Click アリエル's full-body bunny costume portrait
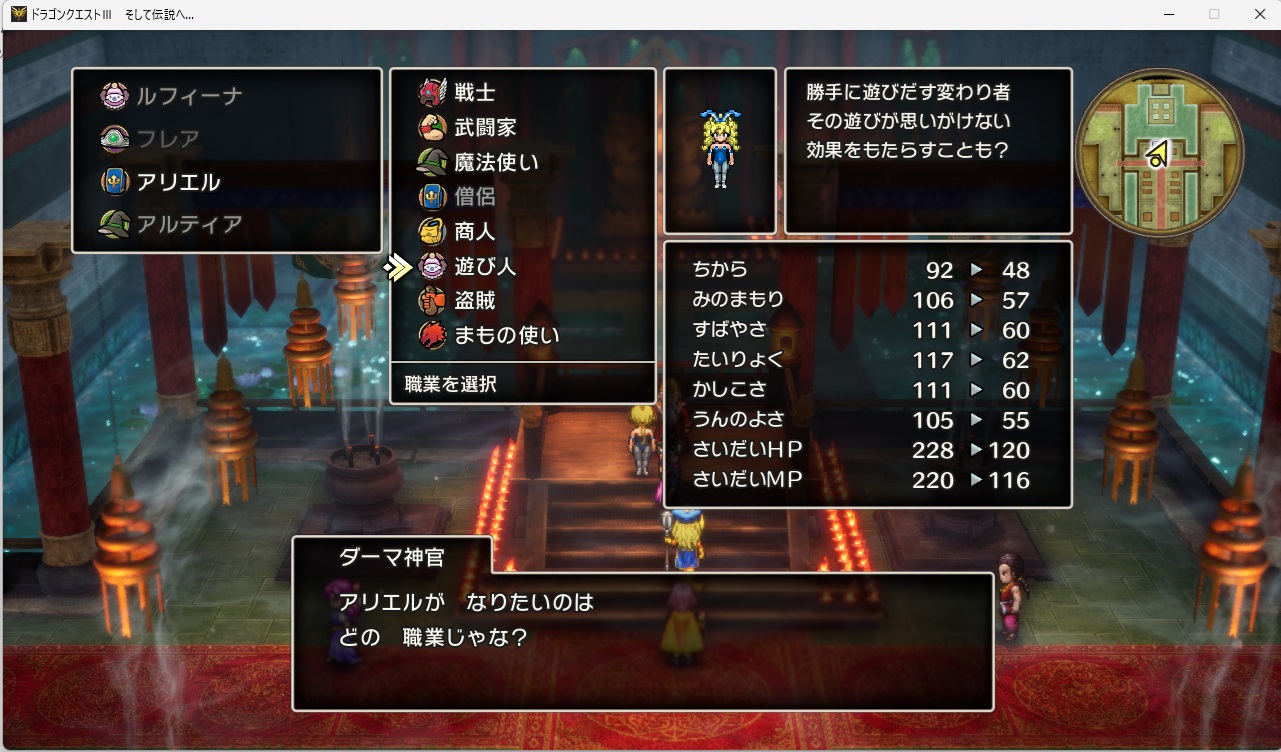 click(x=720, y=148)
